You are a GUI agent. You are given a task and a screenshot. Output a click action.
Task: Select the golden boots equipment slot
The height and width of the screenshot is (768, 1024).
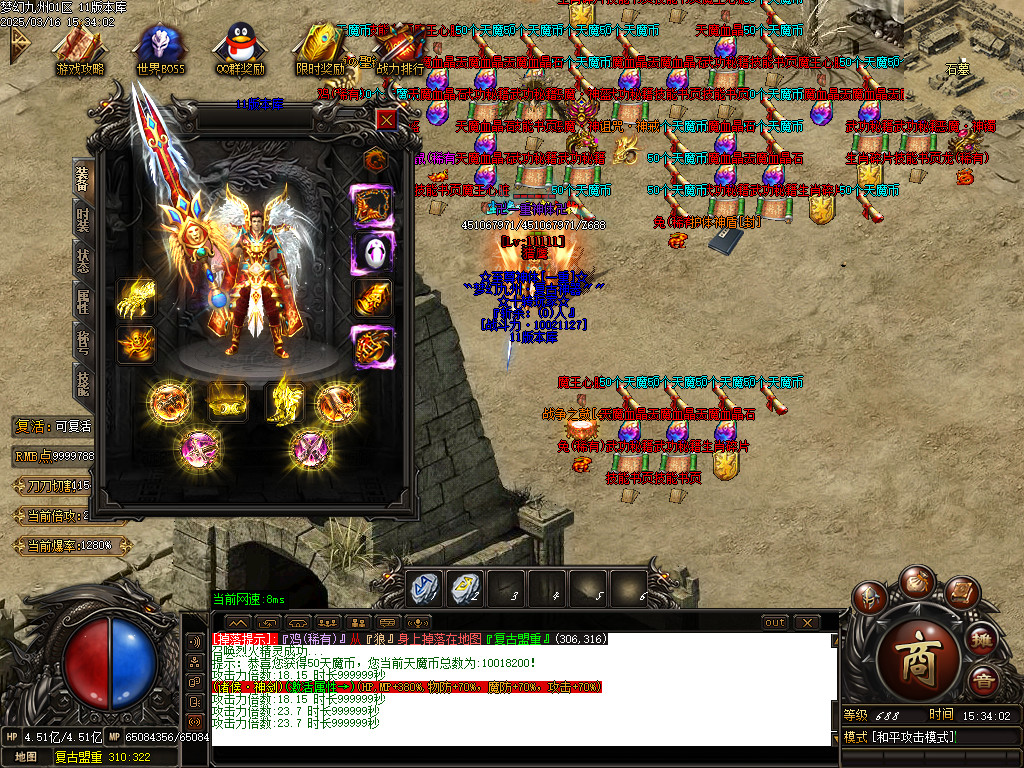285,401
